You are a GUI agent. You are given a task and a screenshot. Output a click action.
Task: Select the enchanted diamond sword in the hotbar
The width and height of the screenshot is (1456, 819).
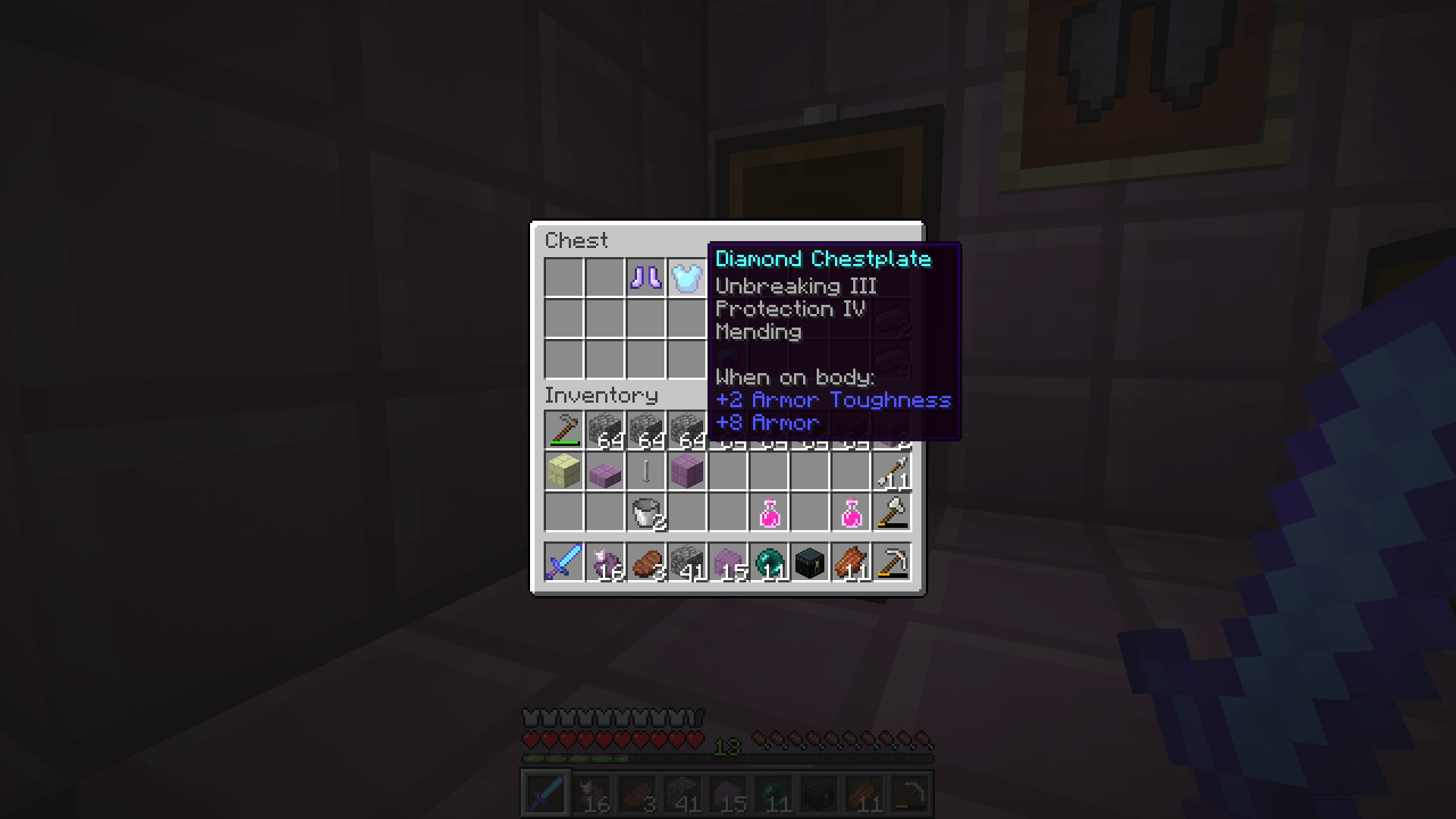click(563, 561)
